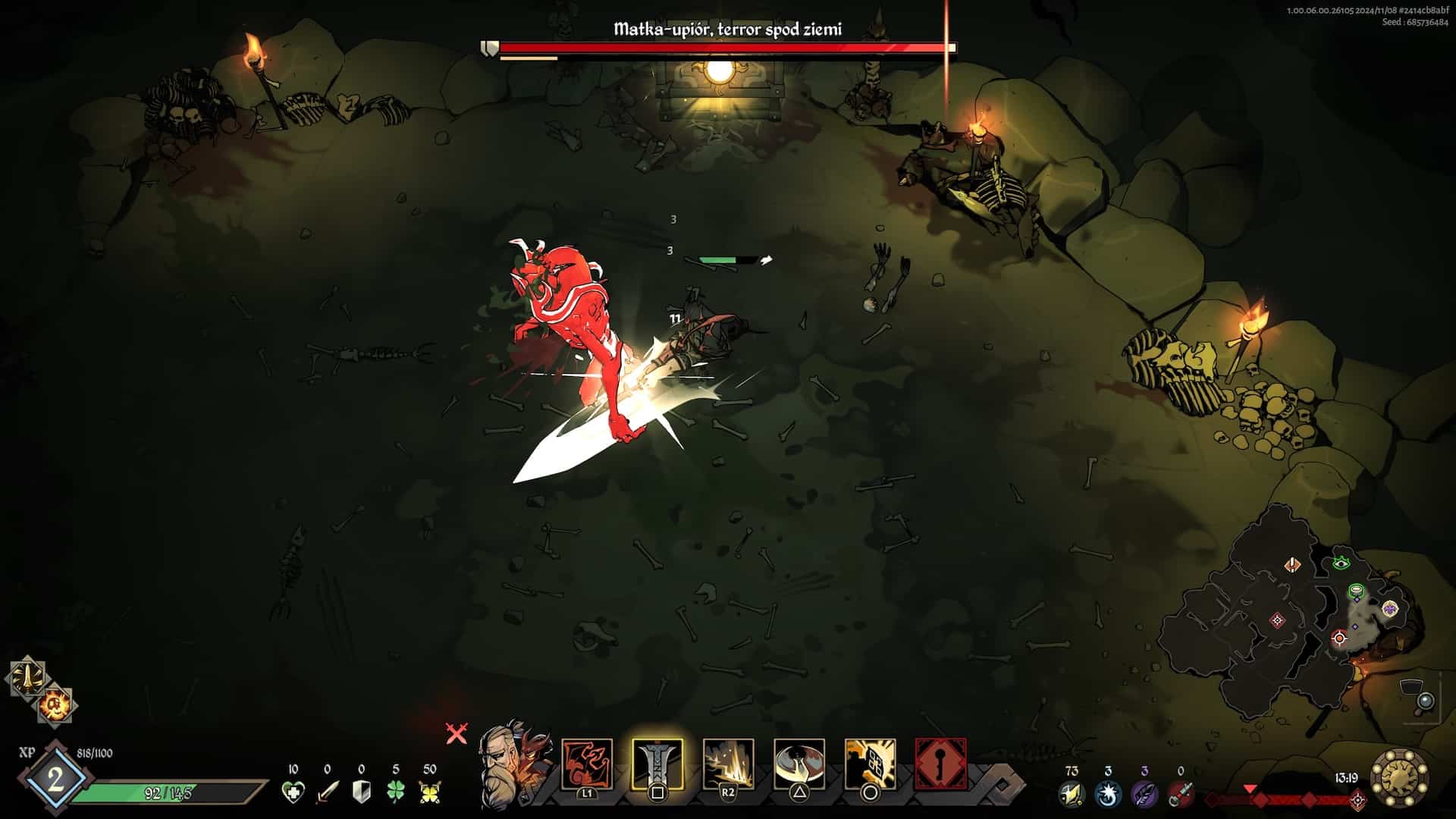
Task: View the green four-leaf clover stat
Action: [396, 792]
